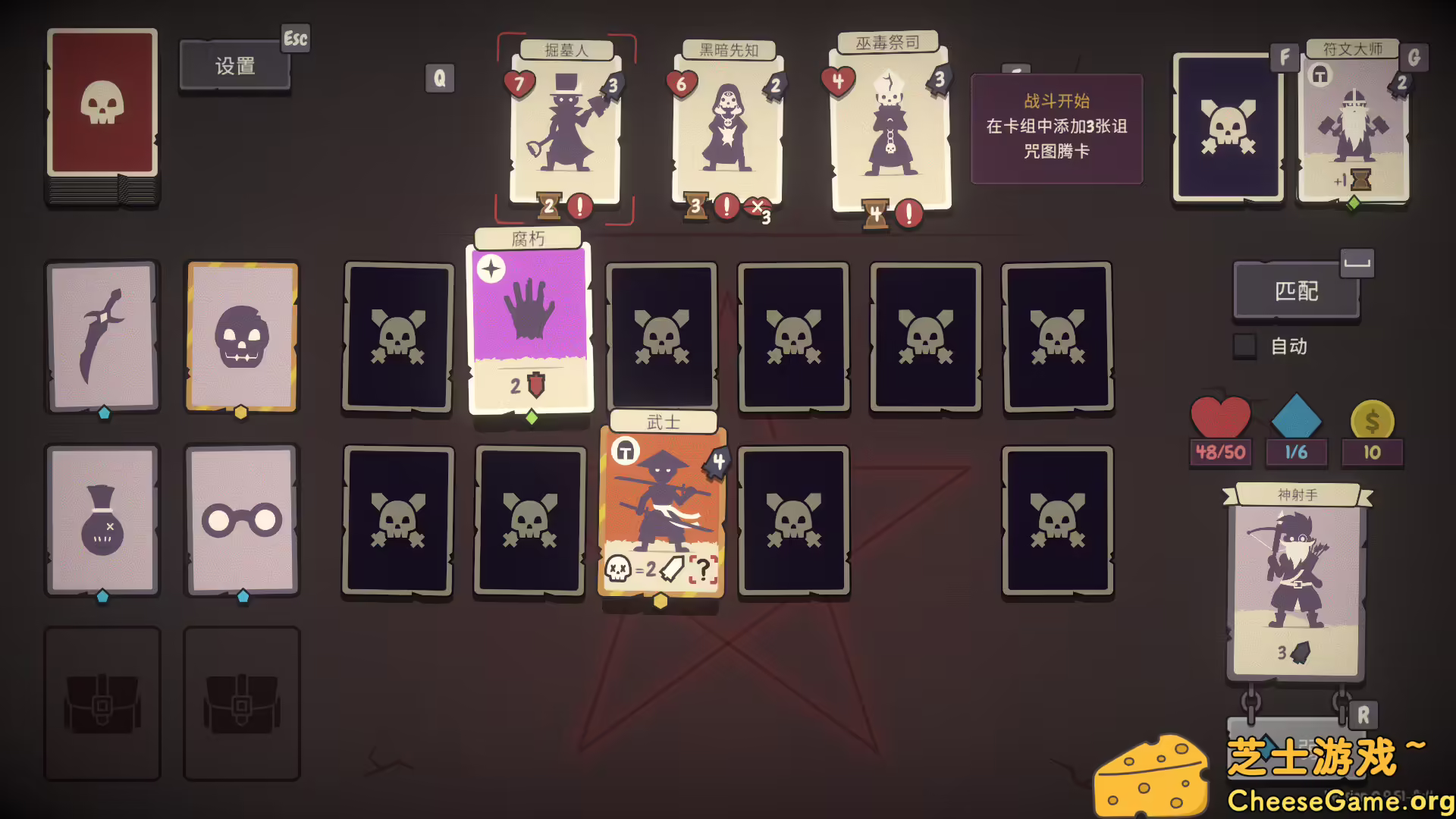Click the 48/50 health bar
The width and height of the screenshot is (1456, 819).
pos(1221,453)
